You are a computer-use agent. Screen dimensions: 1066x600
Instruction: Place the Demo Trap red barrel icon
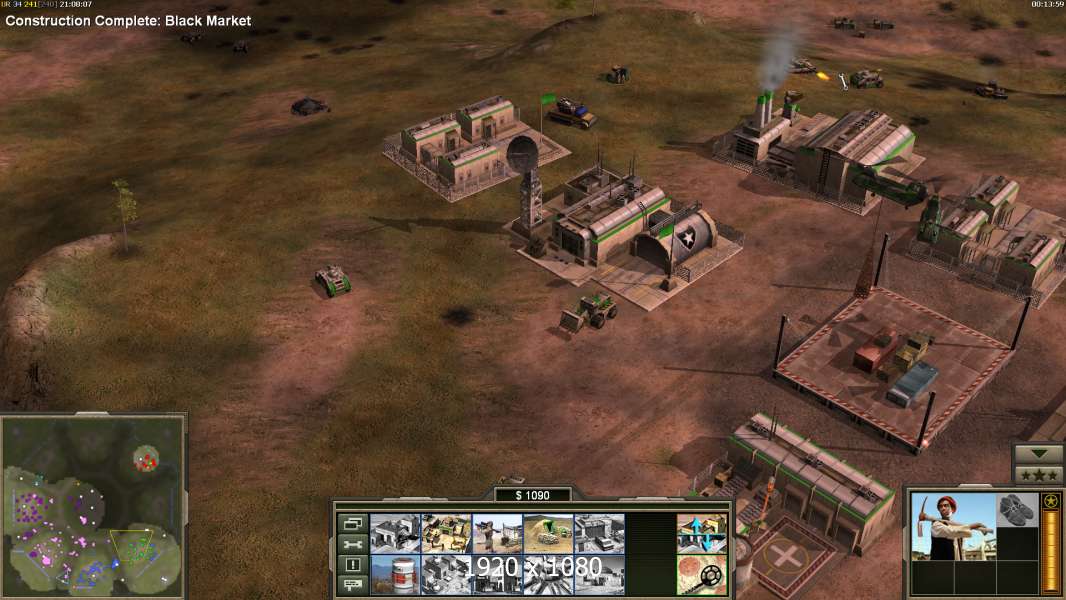click(394, 574)
